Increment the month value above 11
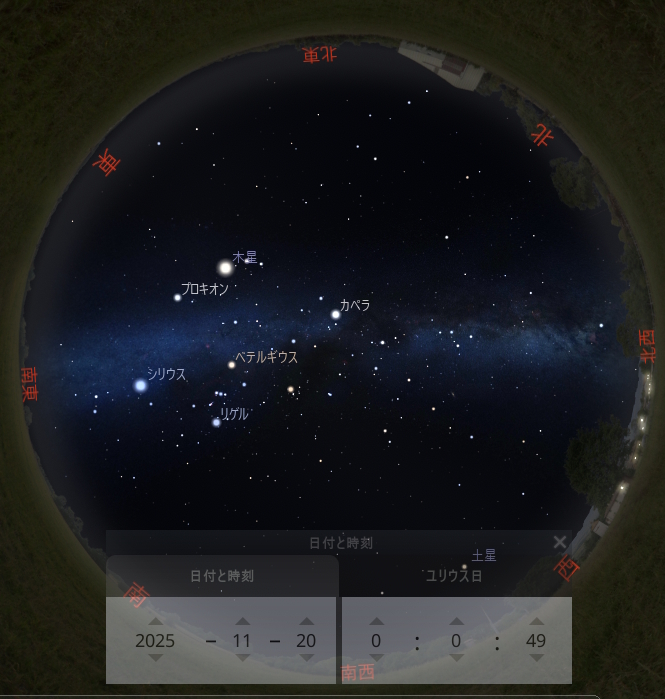Screen dimensions: 665x699 coord(242,621)
